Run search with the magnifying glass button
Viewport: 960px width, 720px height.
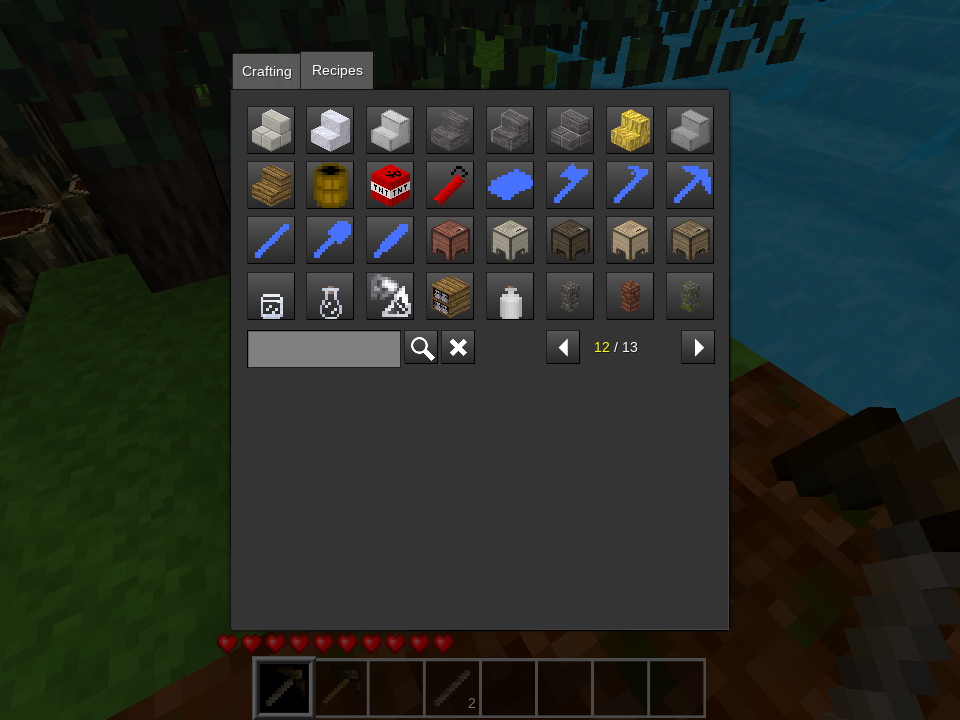click(x=421, y=348)
